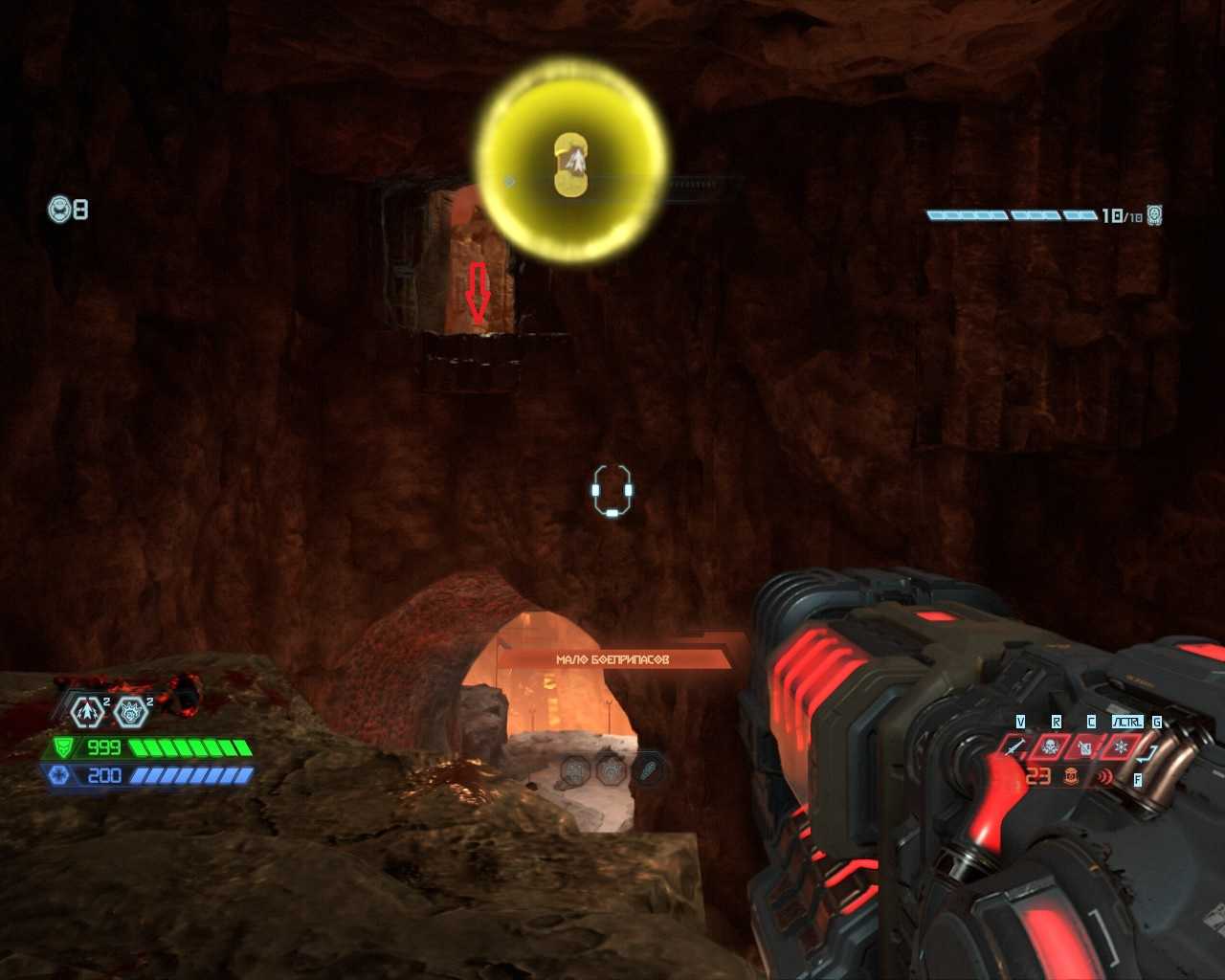Click the extra lives helmet icon
This screenshot has height=980, width=1225.
click(60, 209)
